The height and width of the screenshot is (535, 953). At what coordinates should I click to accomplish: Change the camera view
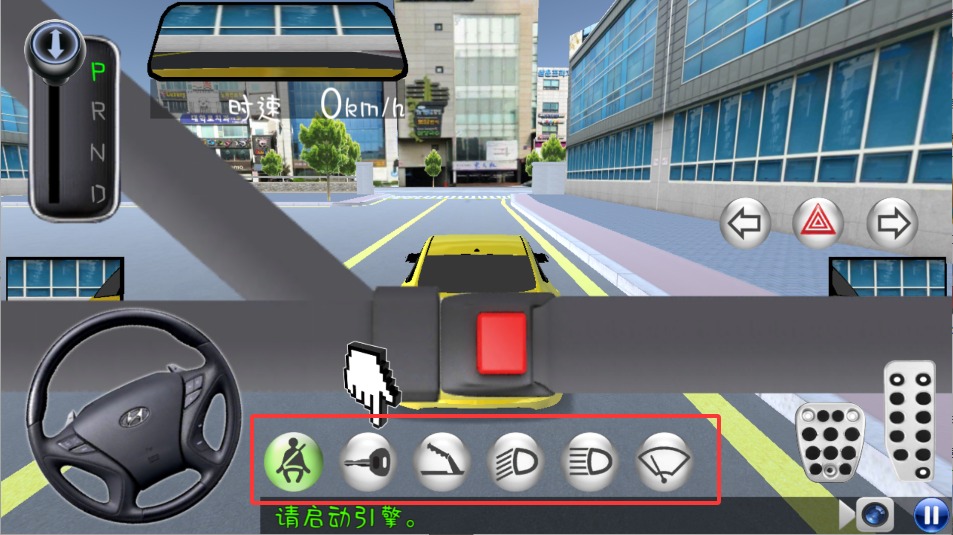[872, 516]
